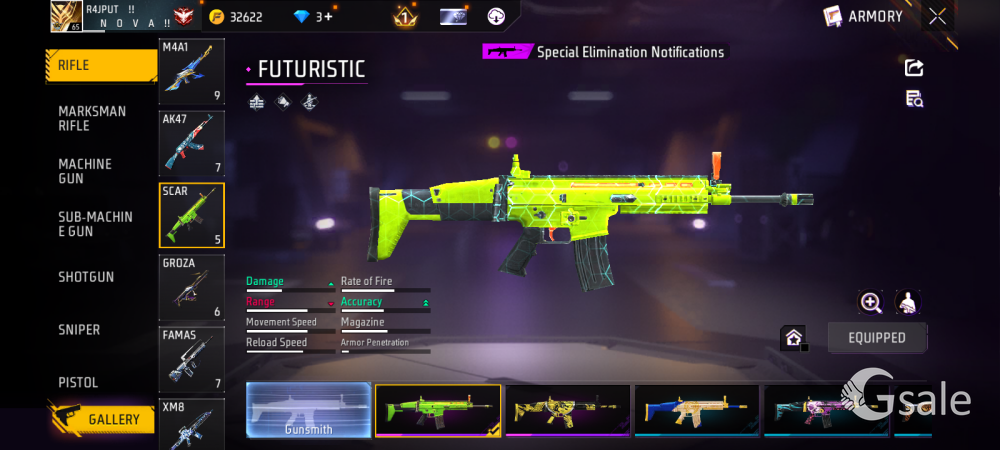Switch to the Sniper category
Screen dimensions: 1000x450
79,330
